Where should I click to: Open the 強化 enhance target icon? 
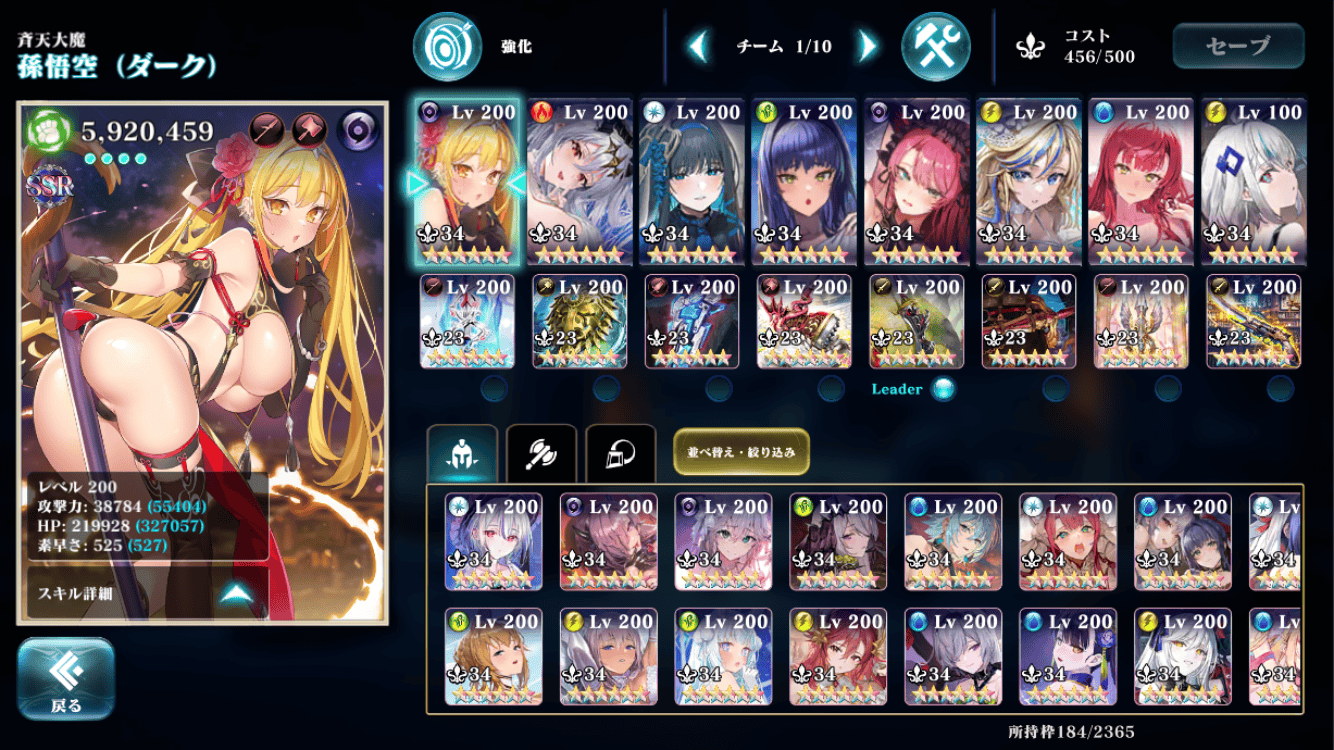447,46
